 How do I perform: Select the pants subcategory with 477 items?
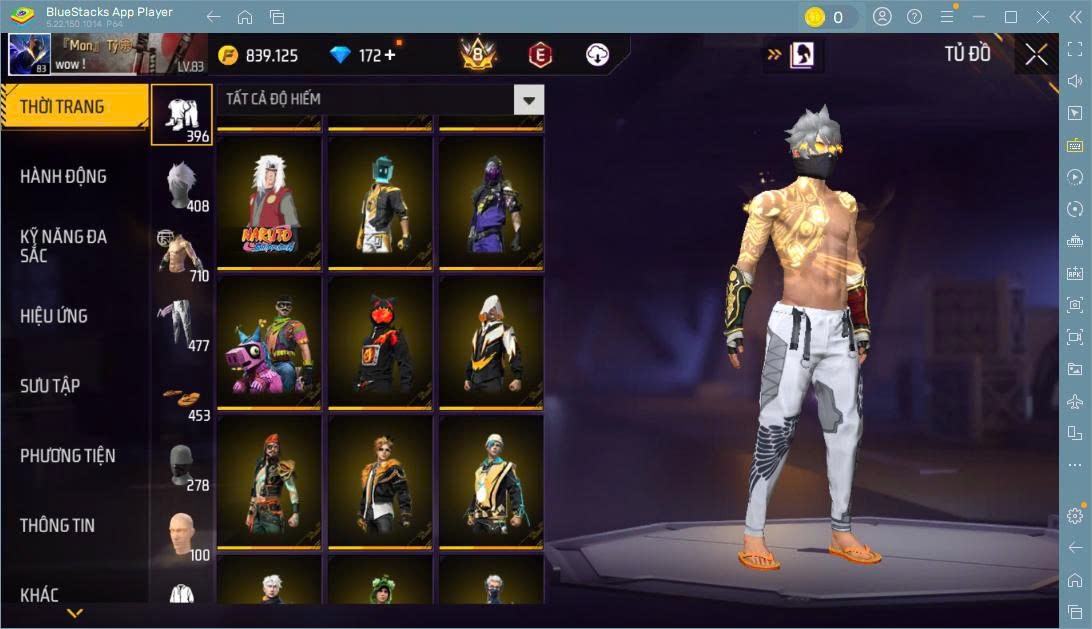click(183, 326)
